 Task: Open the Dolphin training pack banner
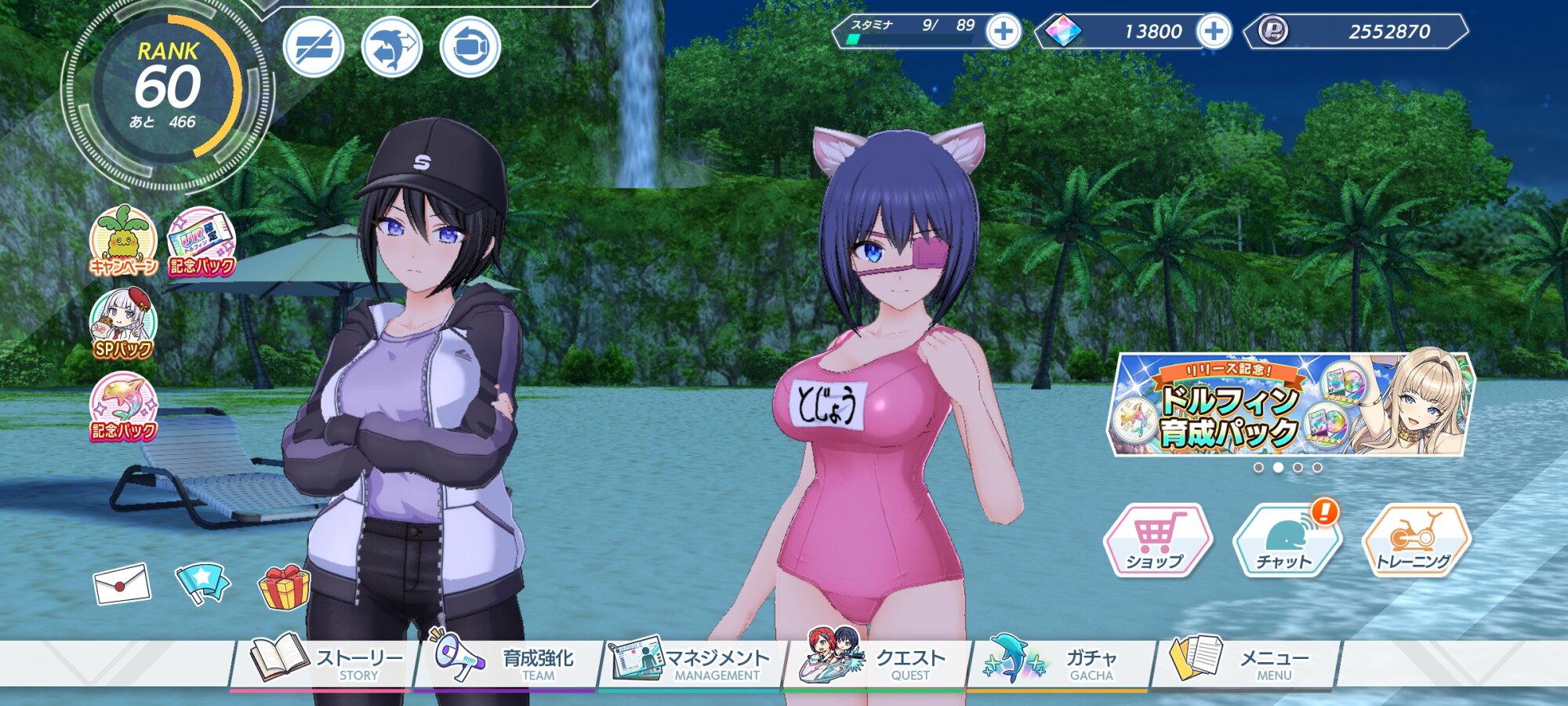[x=1290, y=406]
